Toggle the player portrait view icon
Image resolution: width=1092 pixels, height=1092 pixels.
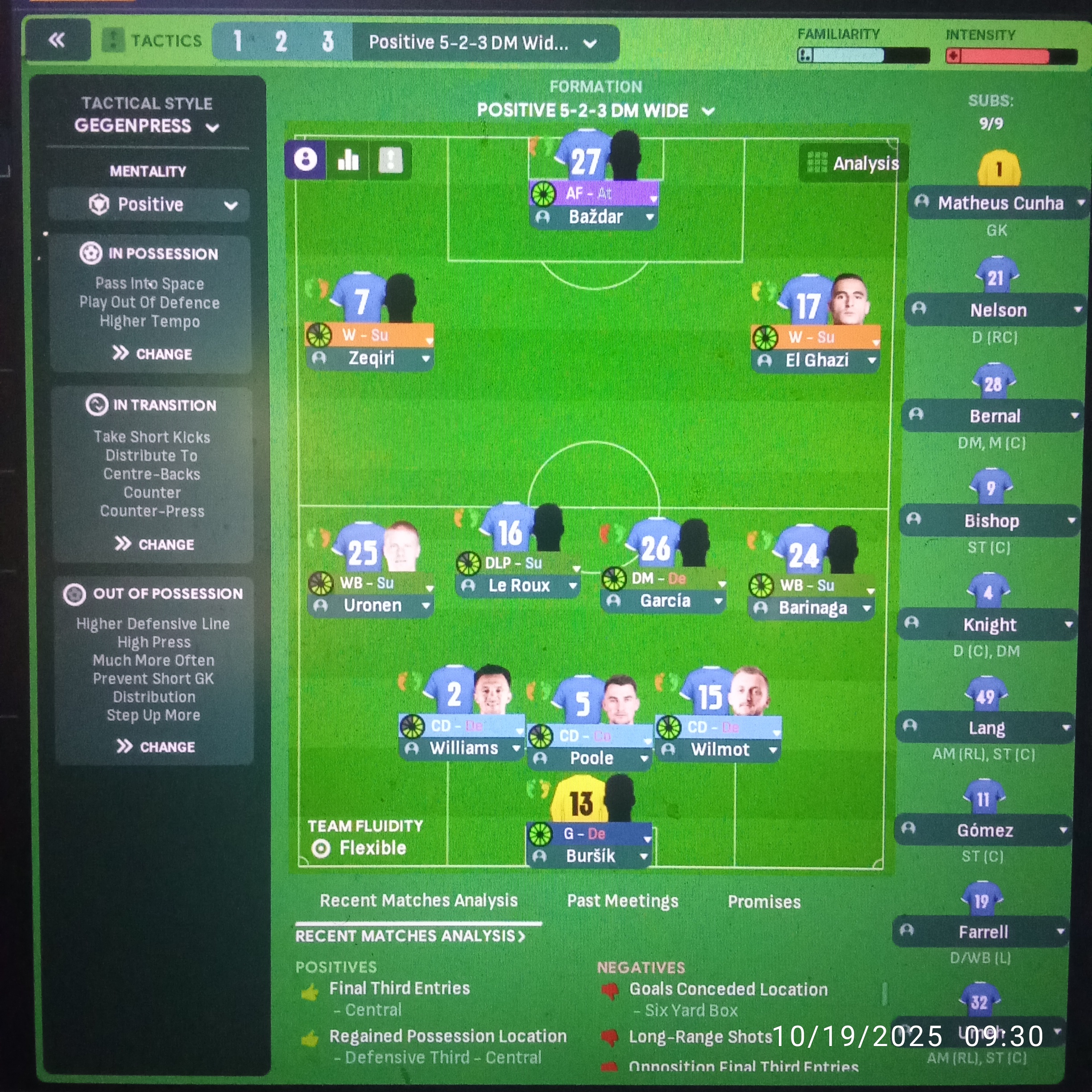coord(305,161)
